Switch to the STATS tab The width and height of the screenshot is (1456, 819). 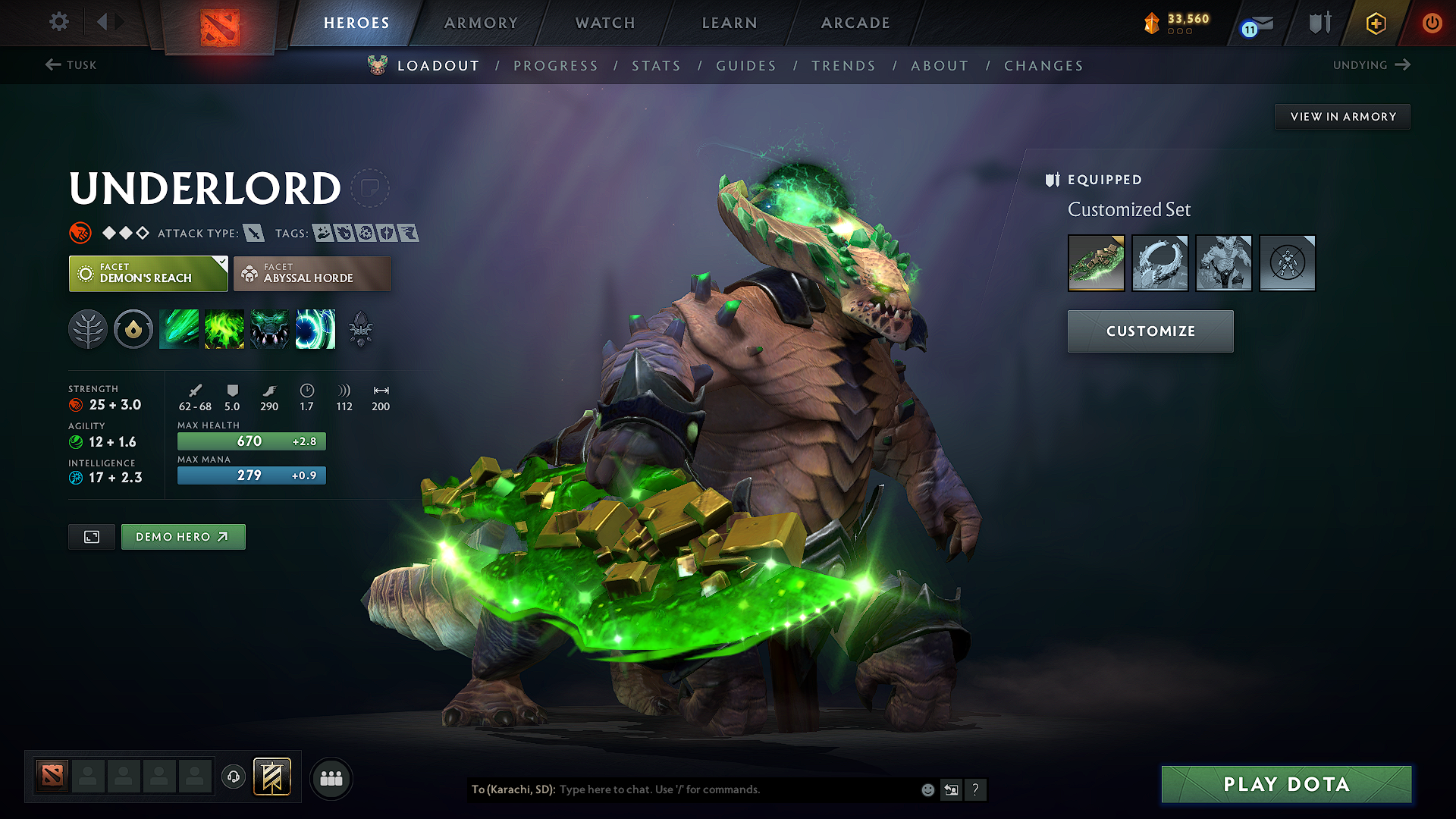point(657,65)
